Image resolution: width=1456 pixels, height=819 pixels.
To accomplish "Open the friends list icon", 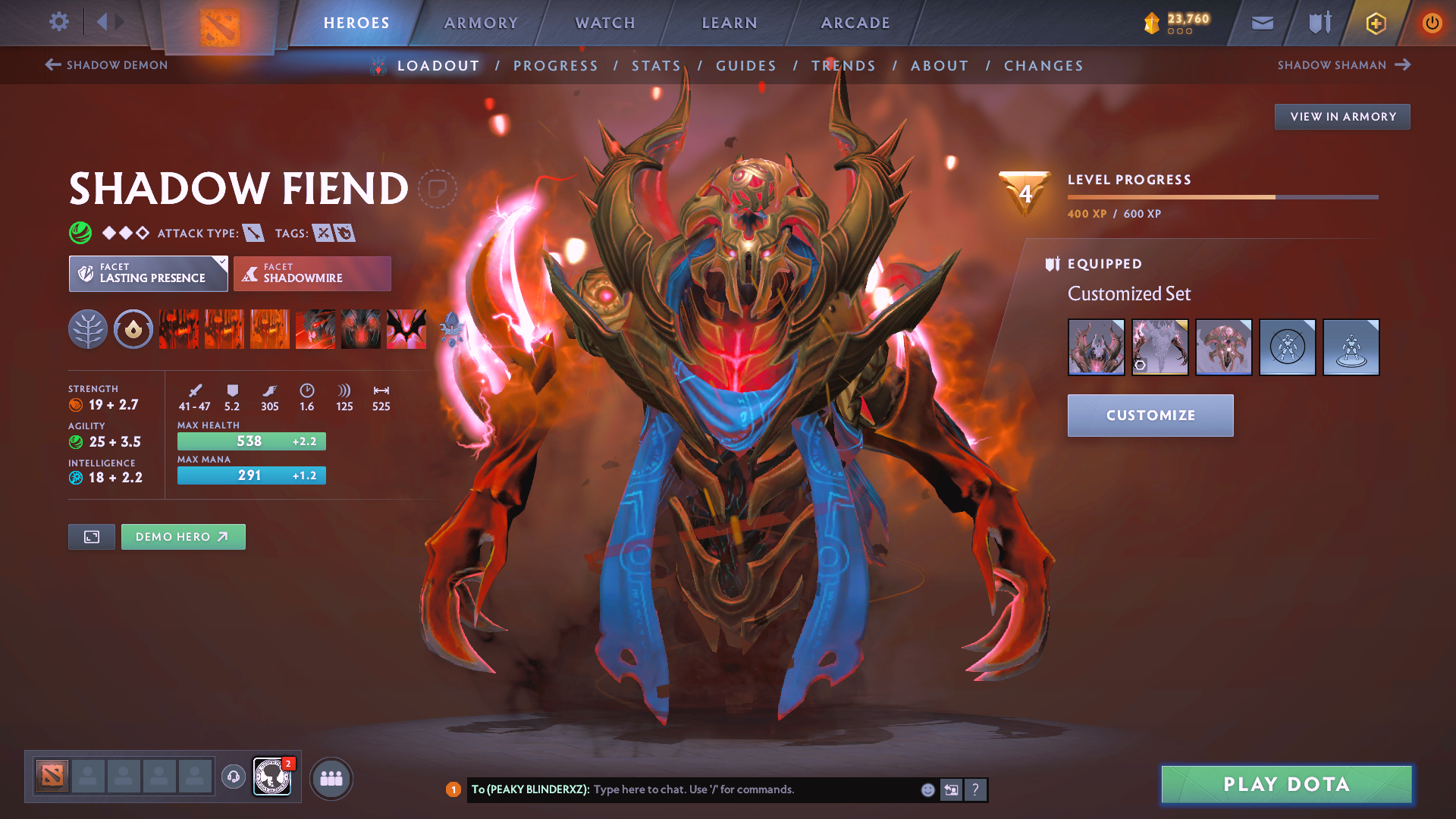I will [331, 777].
